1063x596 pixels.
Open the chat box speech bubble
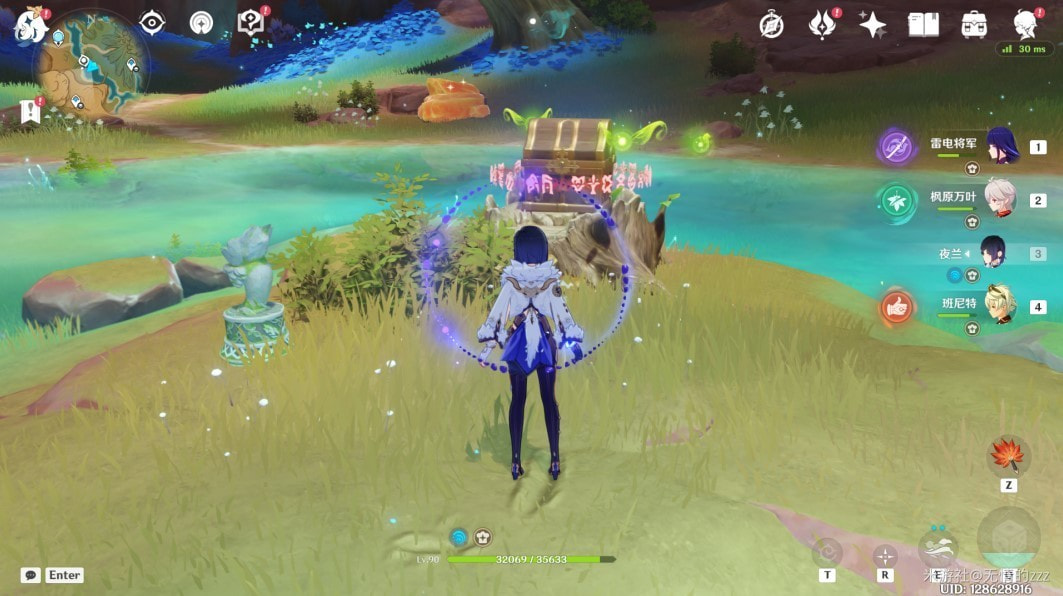coord(31,575)
